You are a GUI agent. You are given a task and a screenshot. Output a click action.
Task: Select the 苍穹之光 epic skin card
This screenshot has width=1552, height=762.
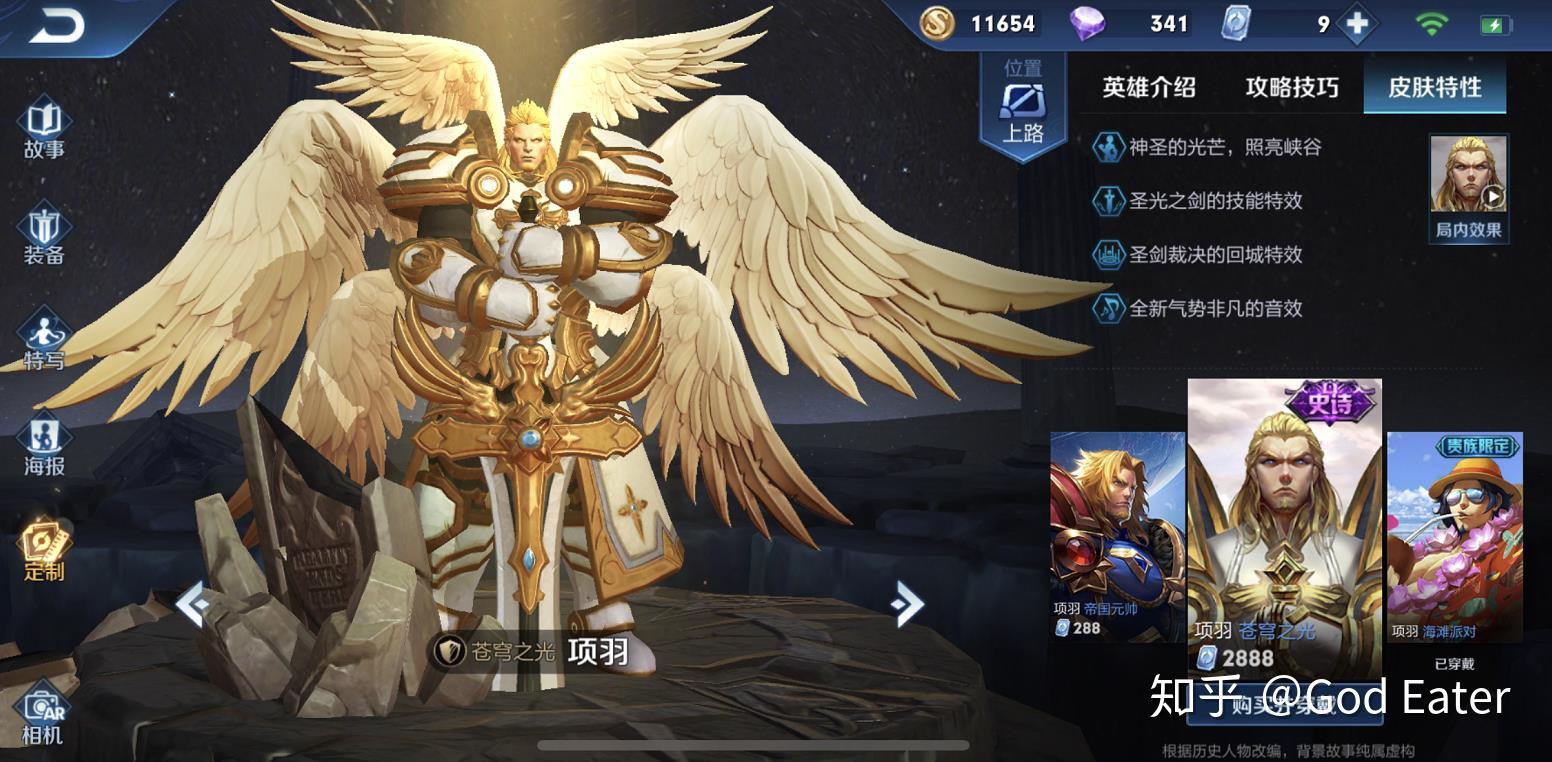[1284, 525]
